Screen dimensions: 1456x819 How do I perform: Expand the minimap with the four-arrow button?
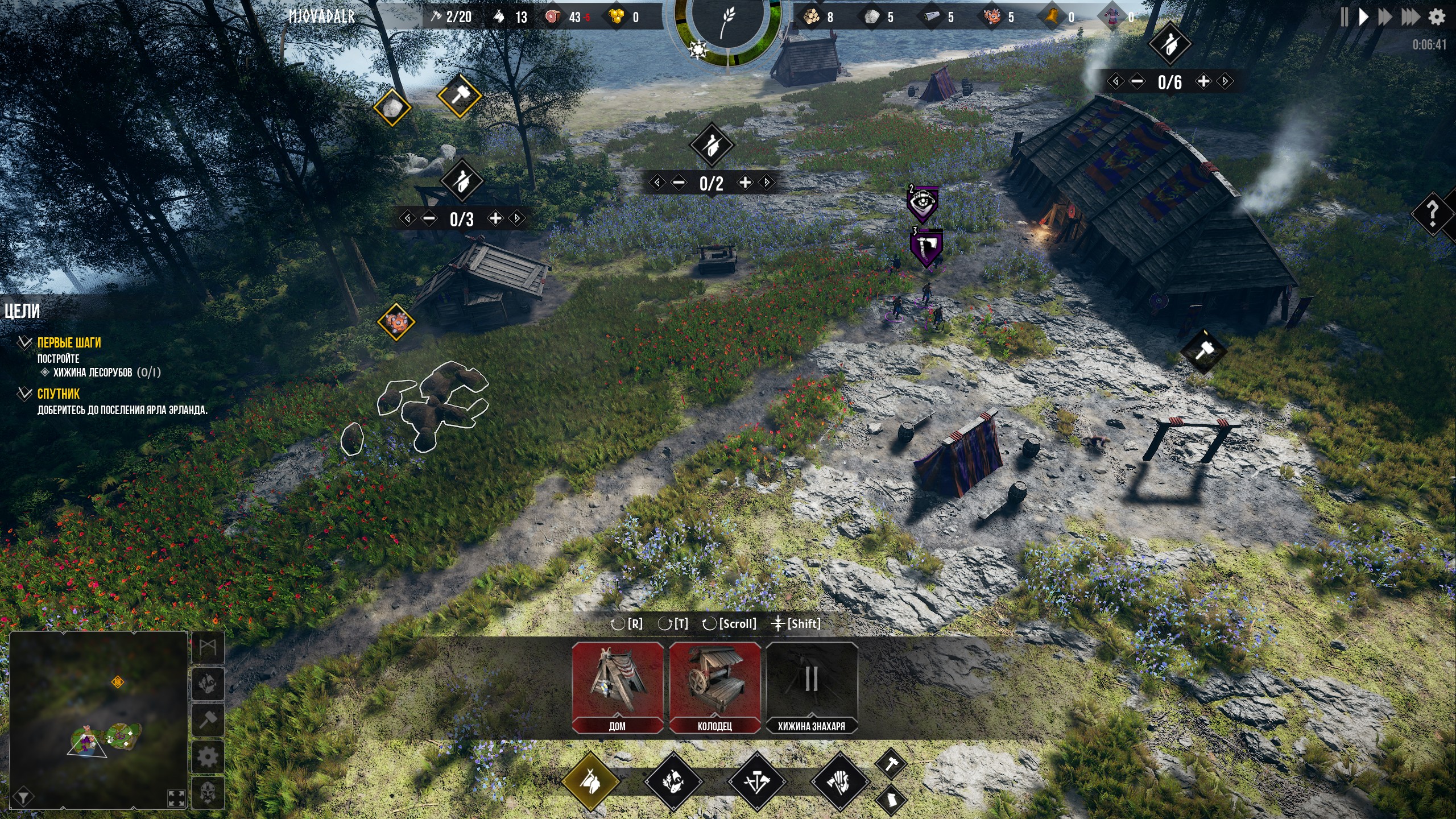tap(177, 797)
